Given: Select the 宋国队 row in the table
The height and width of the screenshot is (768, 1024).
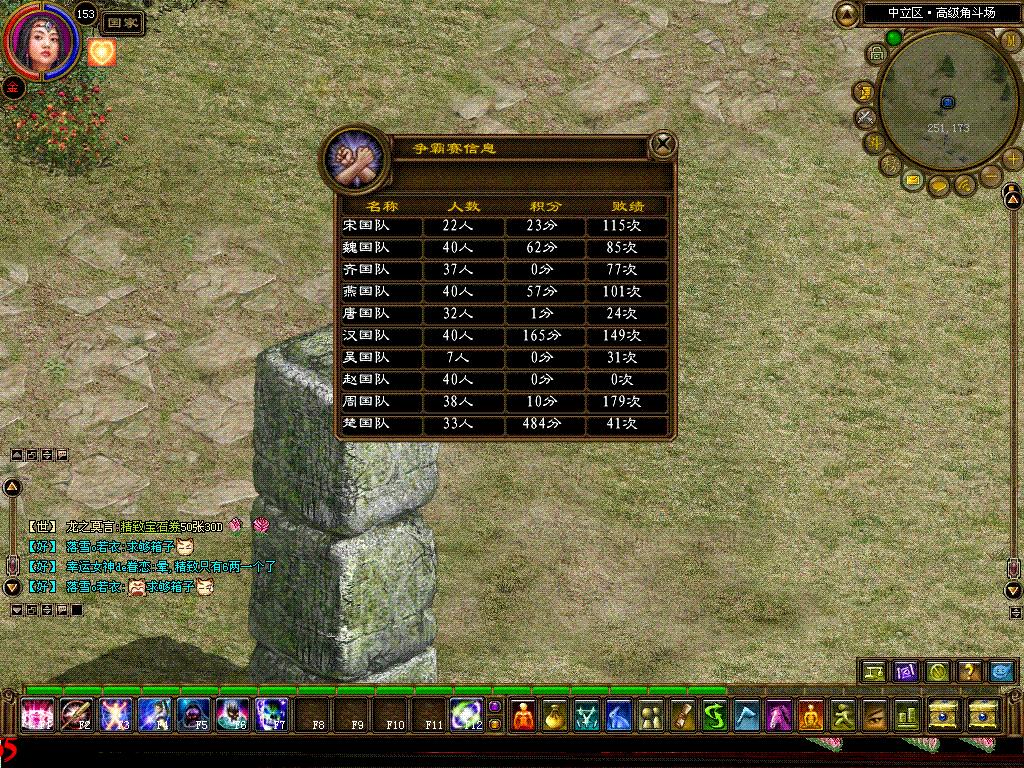Looking at the screenshot, I should click(504, 226).
